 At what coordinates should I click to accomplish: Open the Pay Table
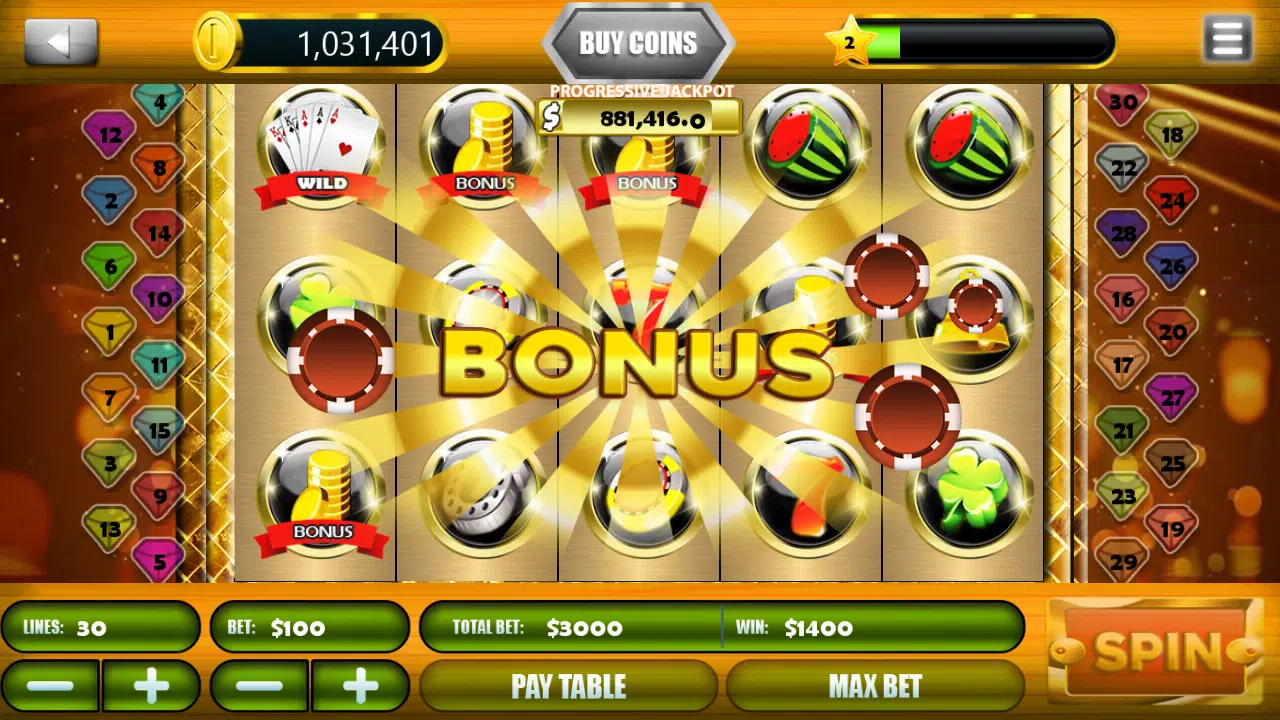point(568,686)
